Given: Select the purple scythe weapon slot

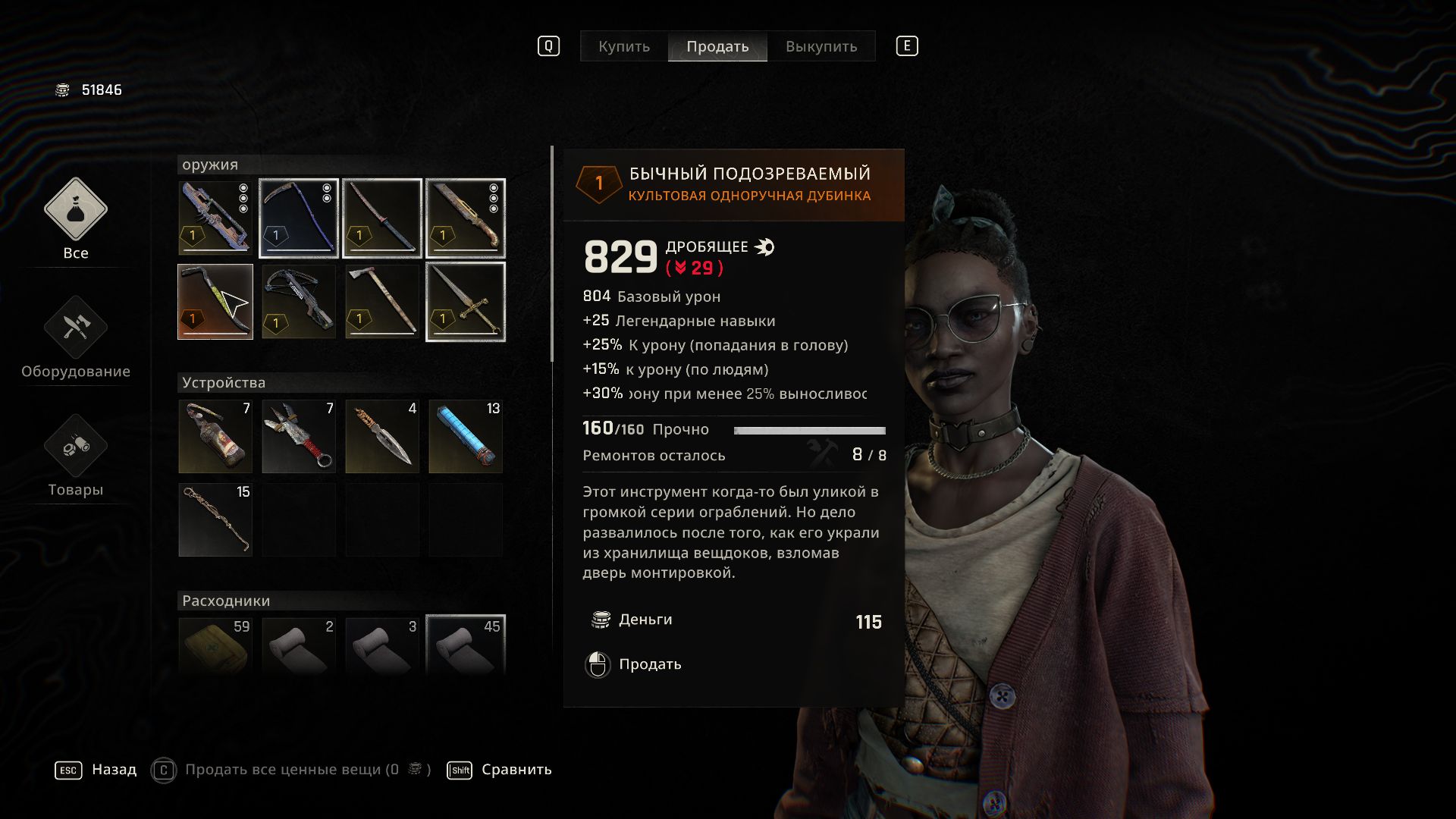Looking at the screenshot, I should 299,218.
